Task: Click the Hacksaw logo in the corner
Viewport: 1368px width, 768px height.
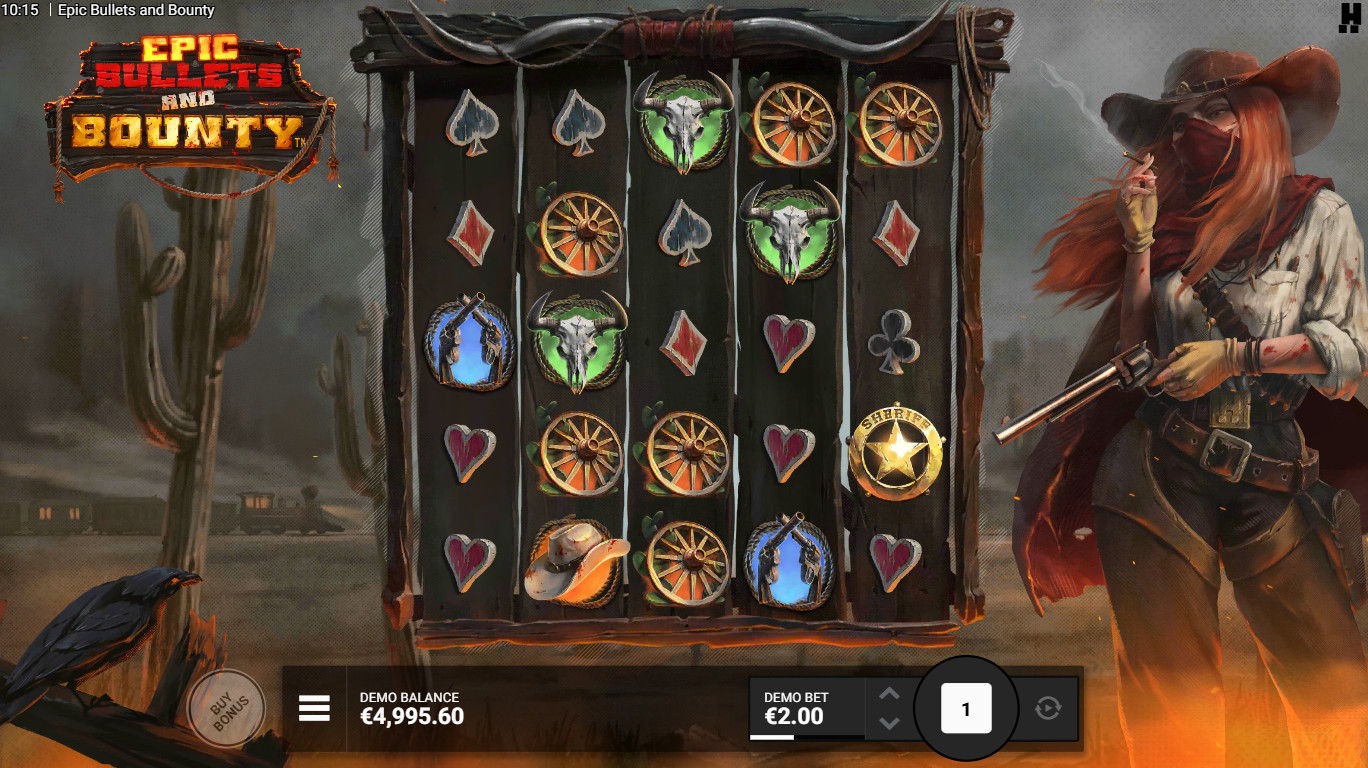Action: (x=1350, y=17)
